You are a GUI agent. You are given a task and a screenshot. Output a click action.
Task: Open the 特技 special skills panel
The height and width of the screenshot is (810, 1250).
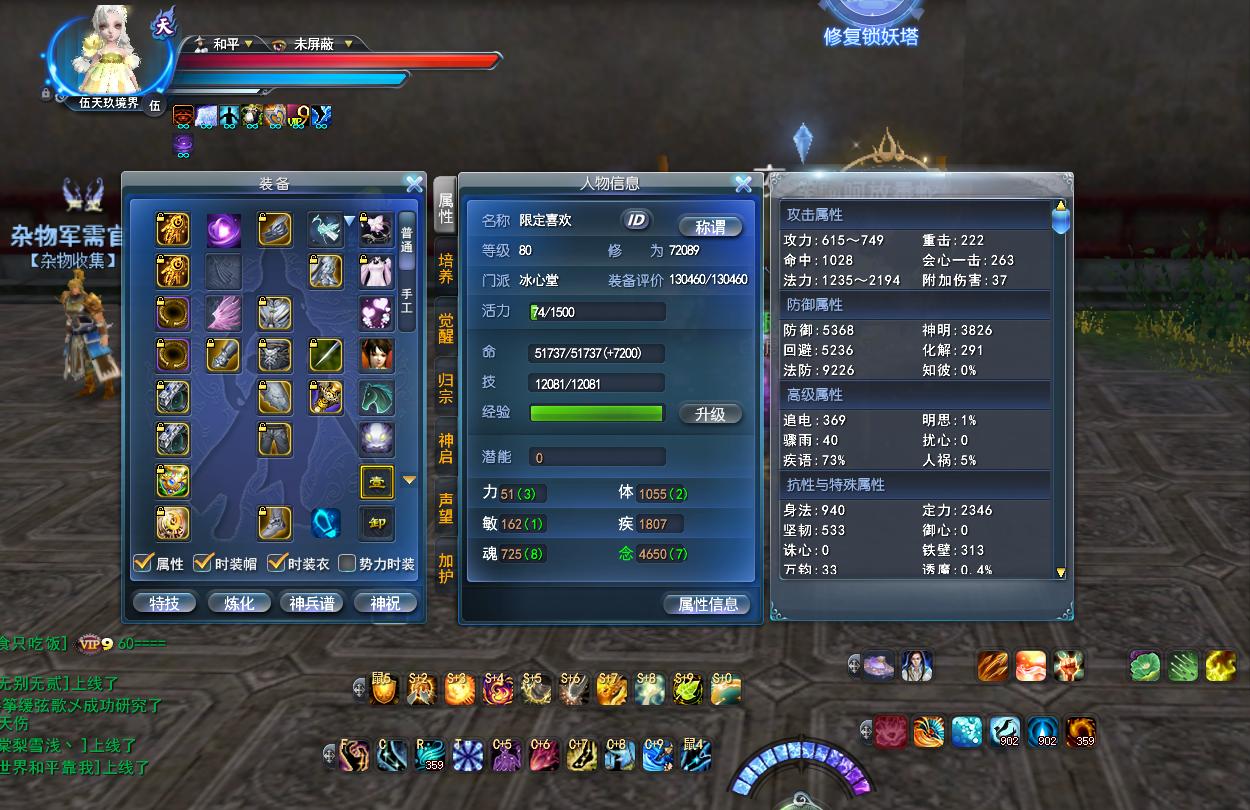[164, 603]
